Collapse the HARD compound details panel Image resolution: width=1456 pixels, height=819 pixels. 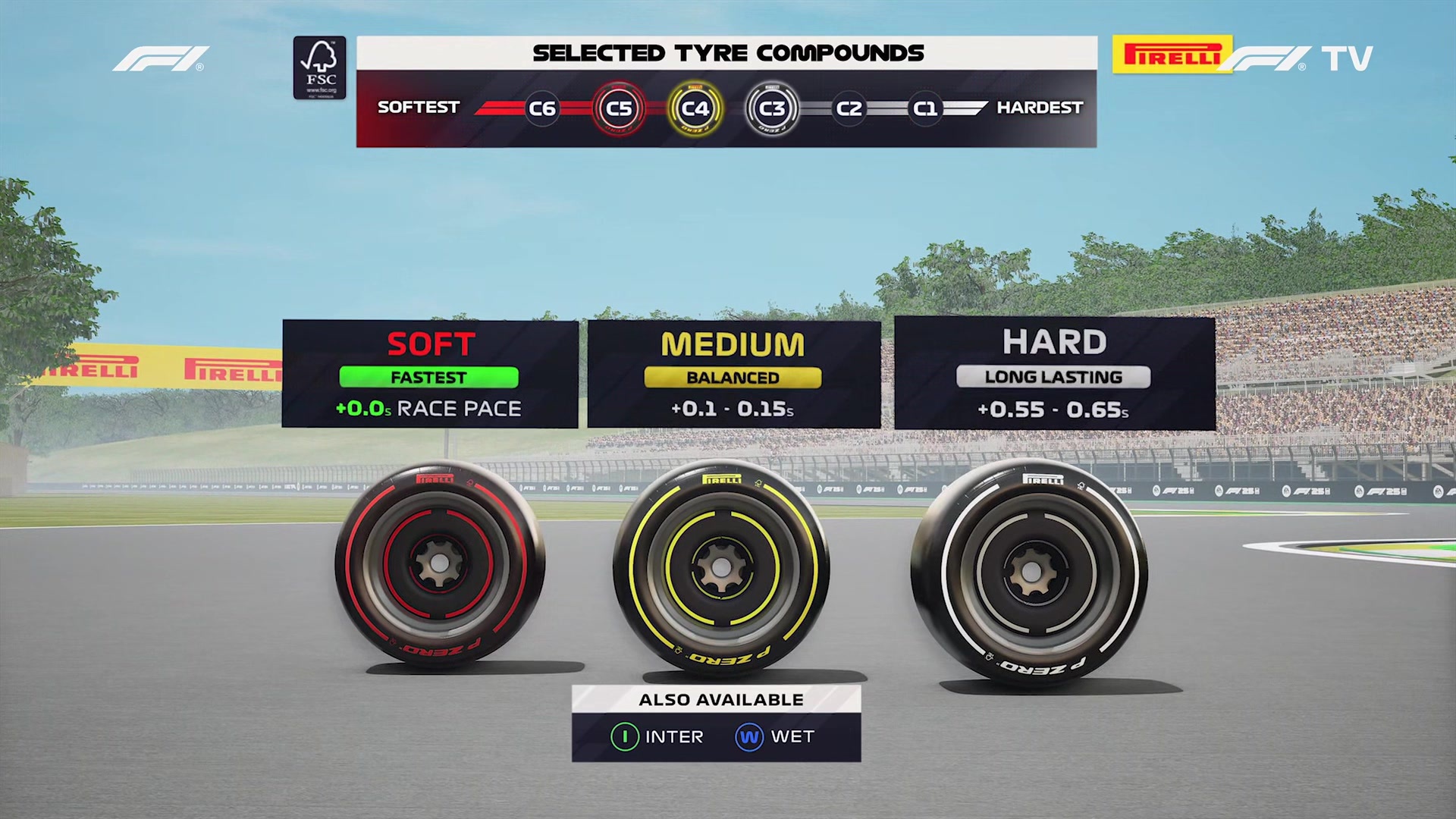point(1054,373)
